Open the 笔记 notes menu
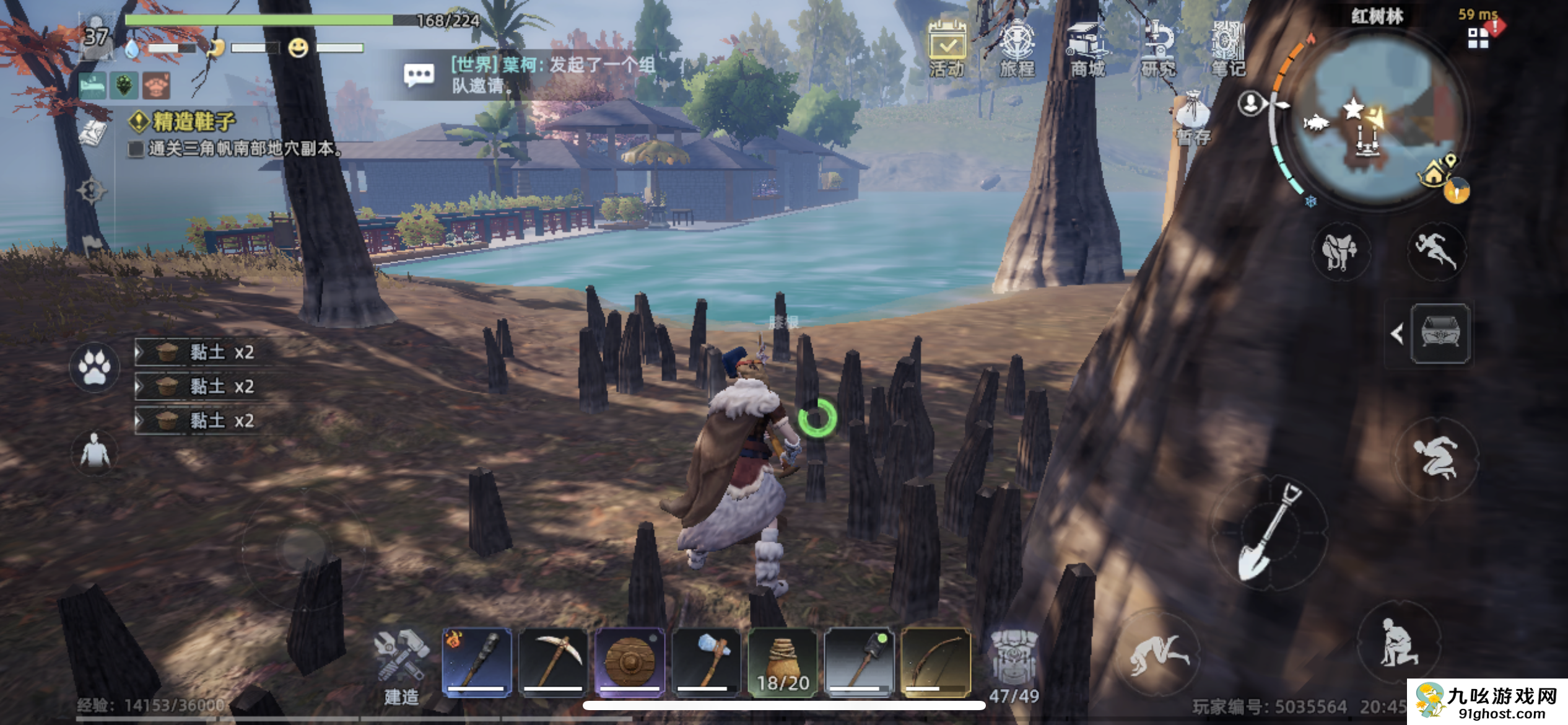This screenshot has width=1568, height=725. point(1228,48)
